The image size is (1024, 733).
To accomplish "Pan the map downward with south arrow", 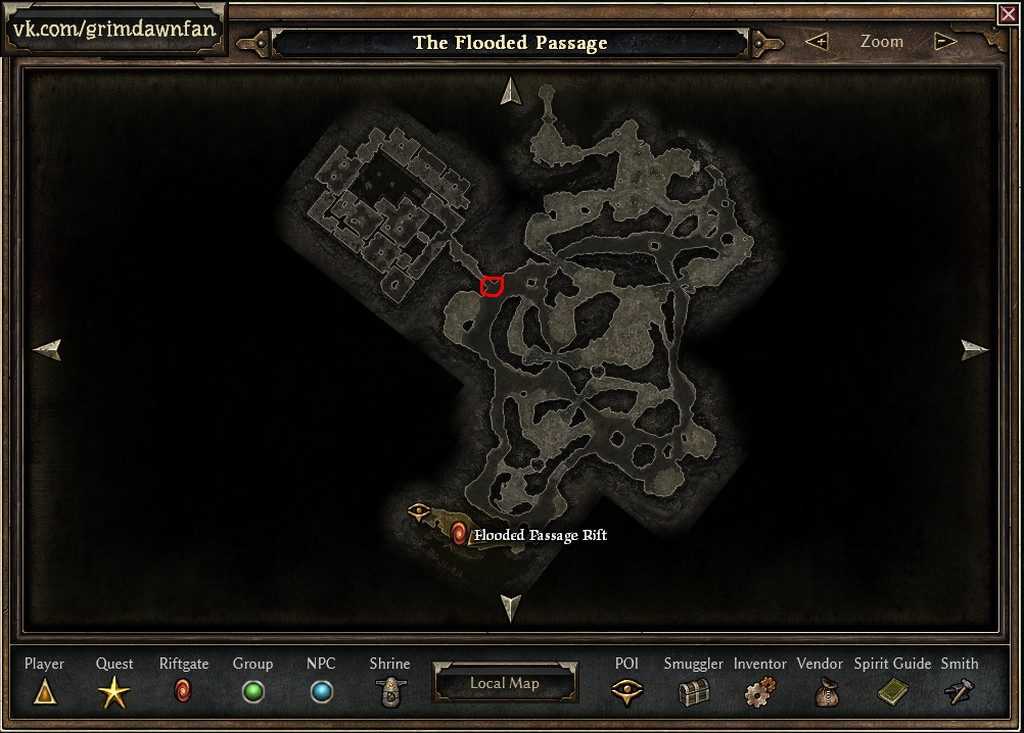I will click(511, 606).
